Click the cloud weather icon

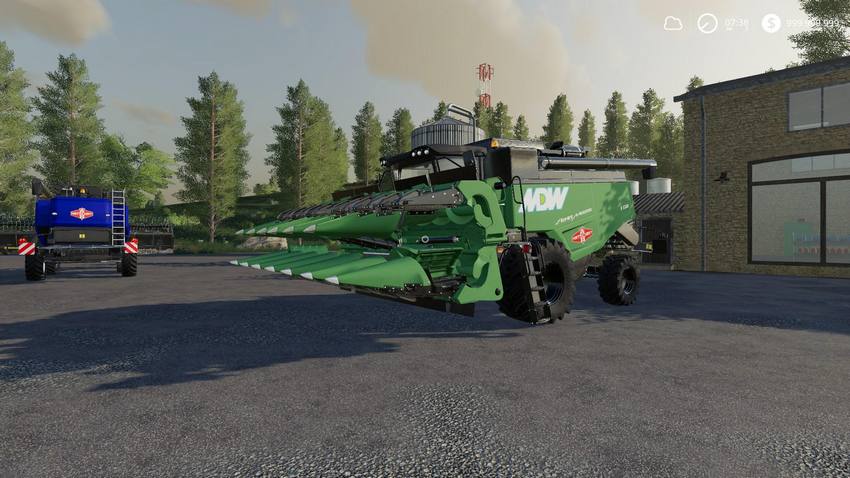[x=673, y=23]
